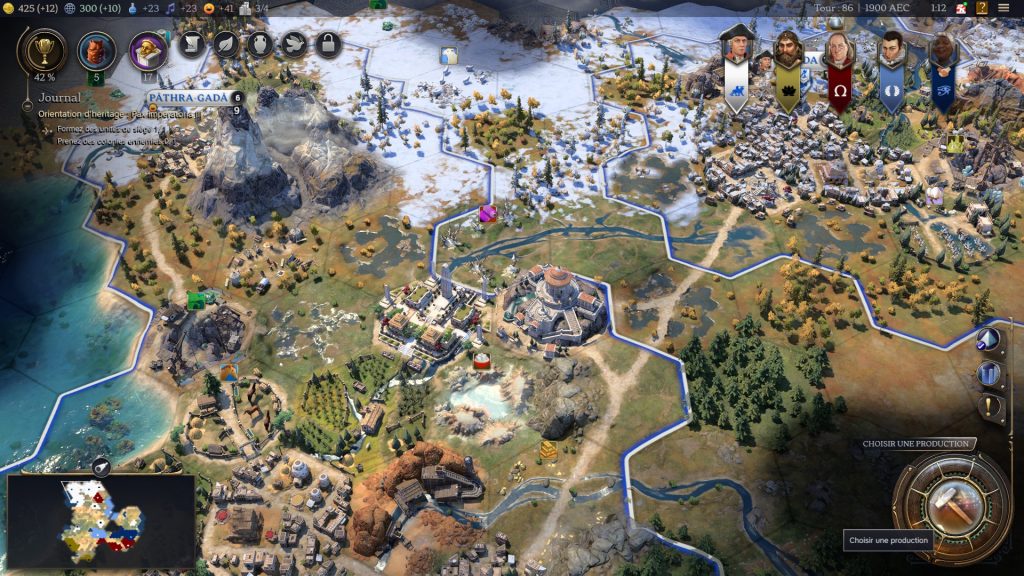1024x576 pixels.
Task: Open the civics tree icon showing 17
Action: pos(148,50)
